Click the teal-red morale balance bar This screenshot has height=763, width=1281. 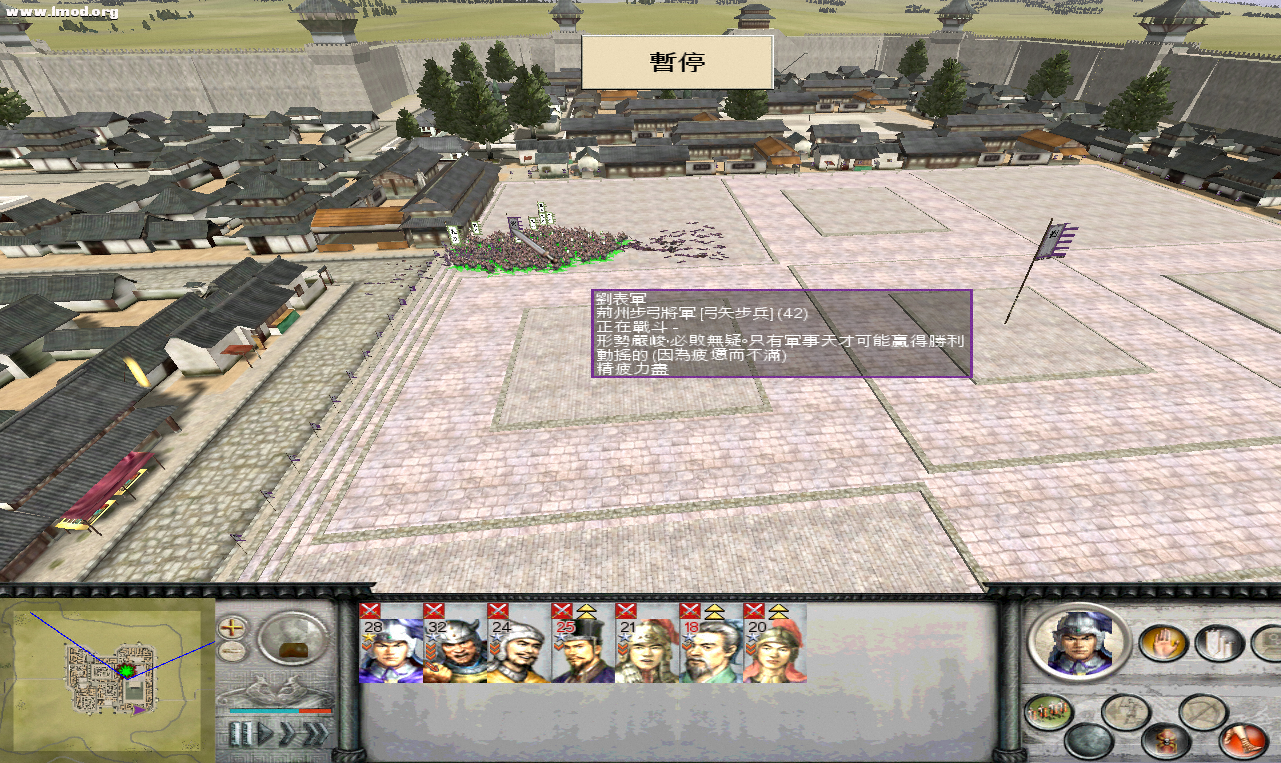(280, 711)
